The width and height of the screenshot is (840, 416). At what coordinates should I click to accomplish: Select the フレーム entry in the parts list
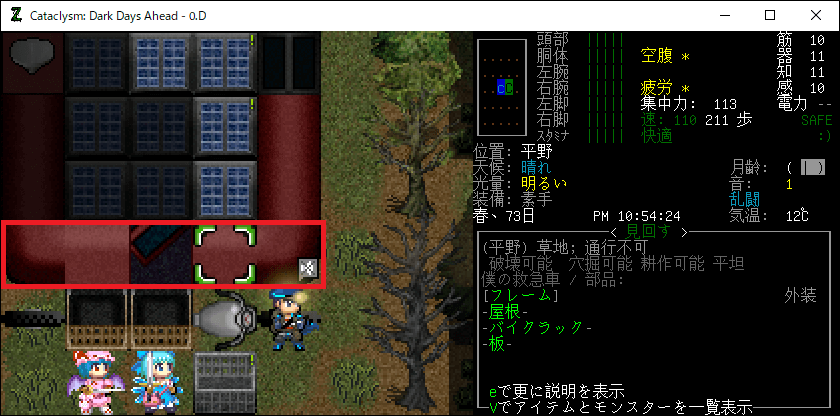(x=517, y=295)
